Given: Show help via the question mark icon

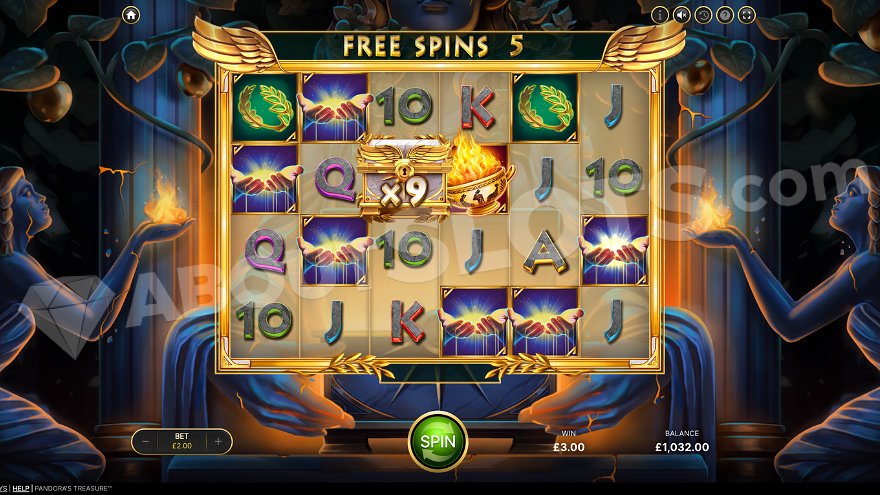Looking at the screenshot, I should pos(724,15).
